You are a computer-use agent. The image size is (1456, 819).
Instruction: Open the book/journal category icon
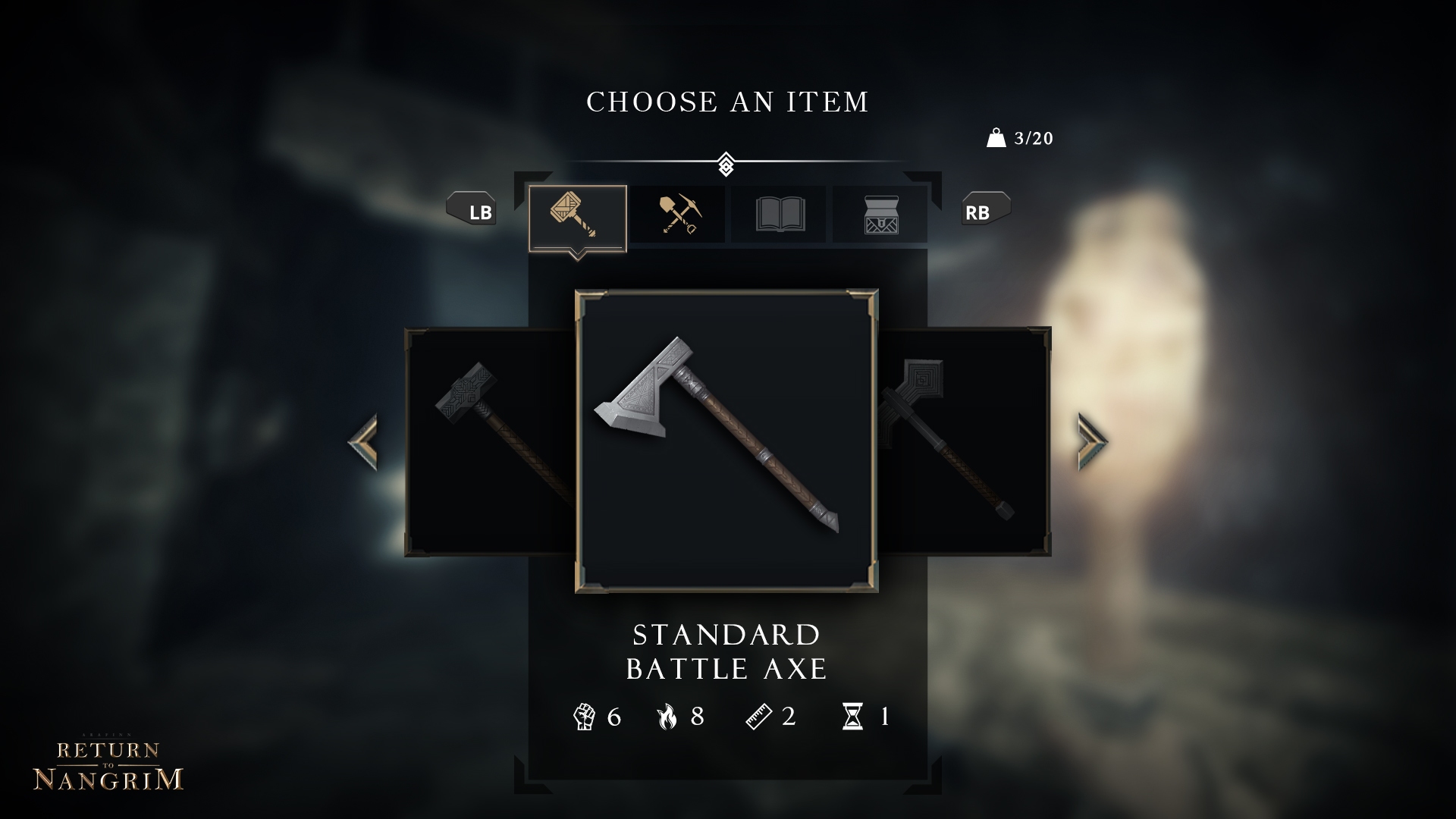click(x=778, y=215)
